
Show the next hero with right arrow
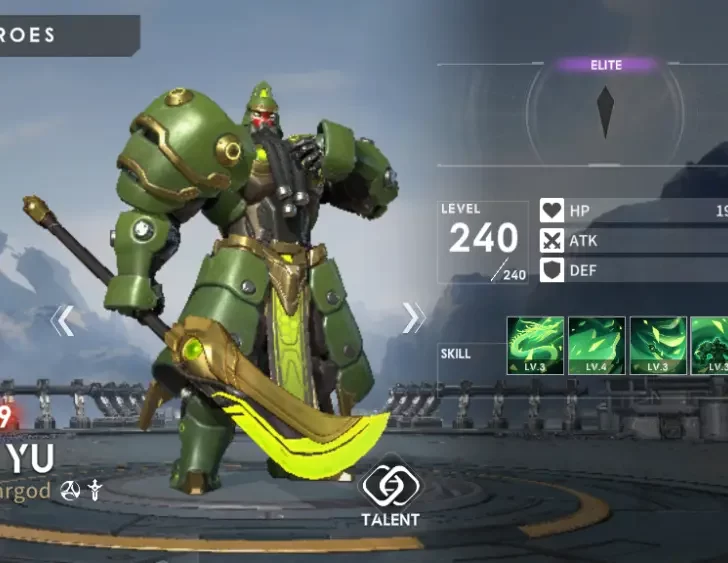click(413, 318)
